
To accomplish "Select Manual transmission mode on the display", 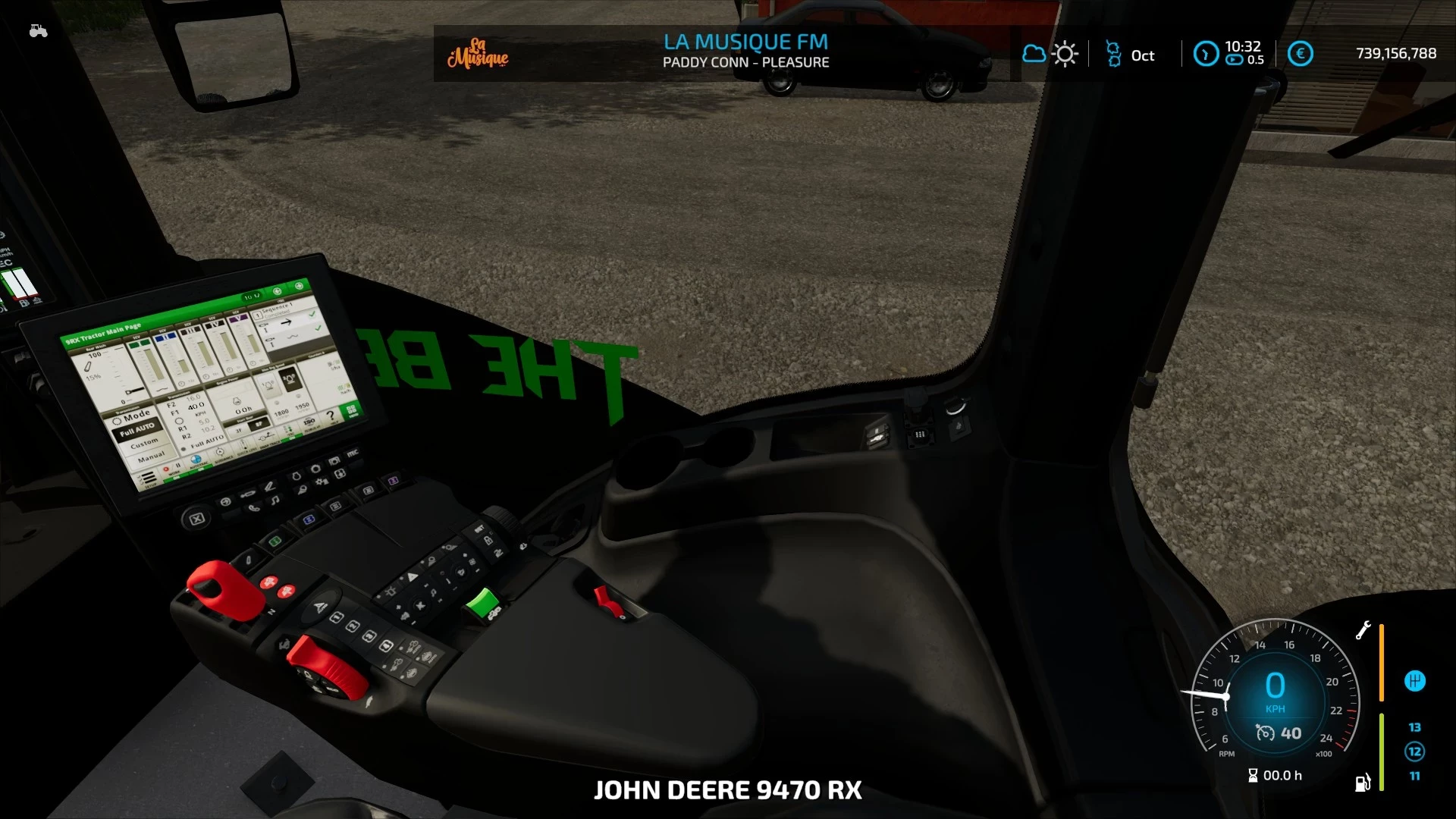I will pos(151,456).
